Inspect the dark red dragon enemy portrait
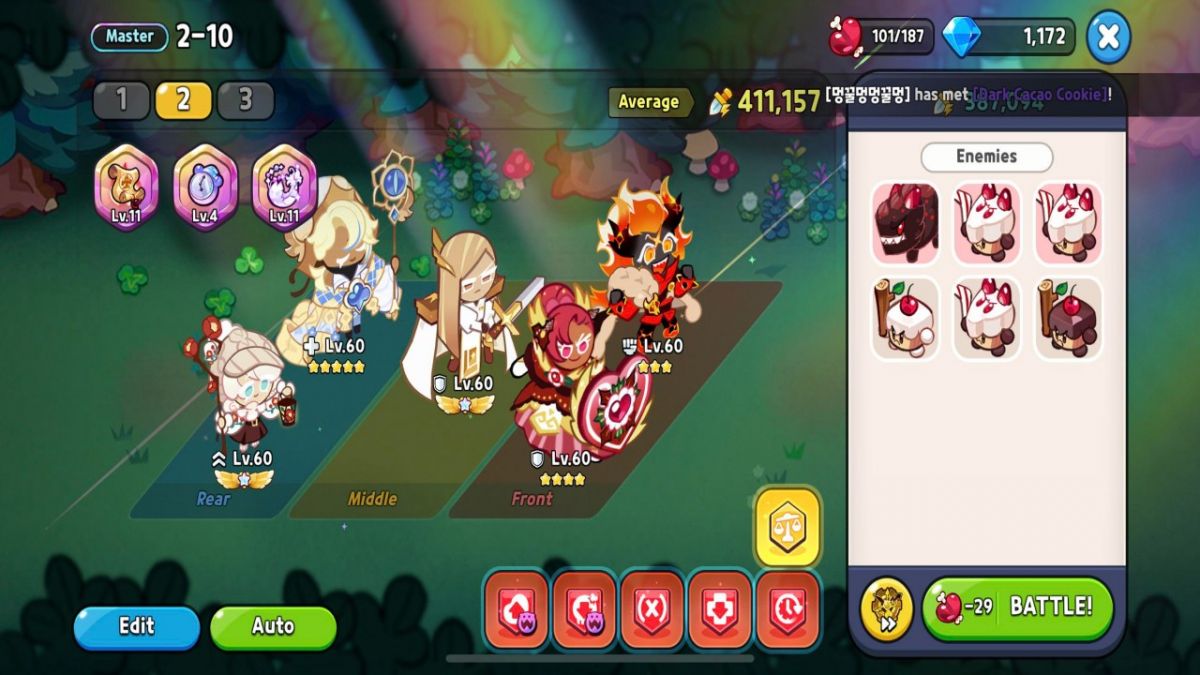 coord(905,223)
